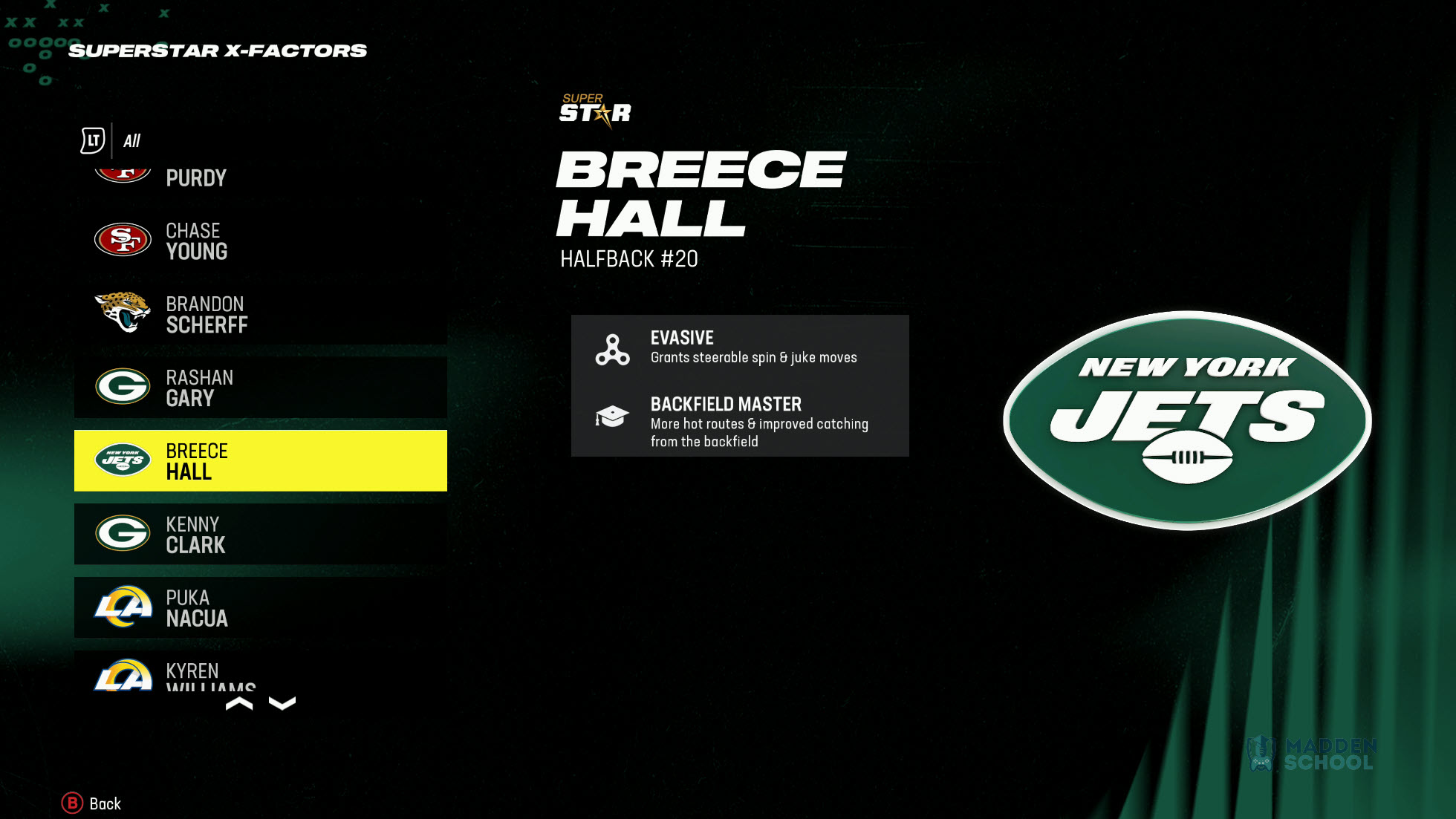The image size is (1456, 819).
Task: Click the upward scroll chevron below Kyren Williams
Action: click(x=241, y=703)
